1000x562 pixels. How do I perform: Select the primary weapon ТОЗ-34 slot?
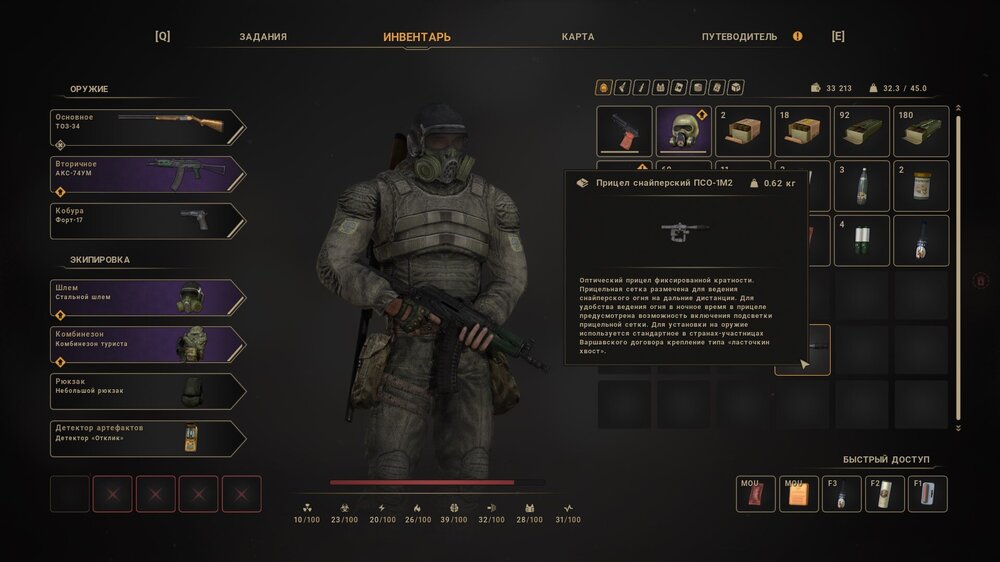click(147, 127)
